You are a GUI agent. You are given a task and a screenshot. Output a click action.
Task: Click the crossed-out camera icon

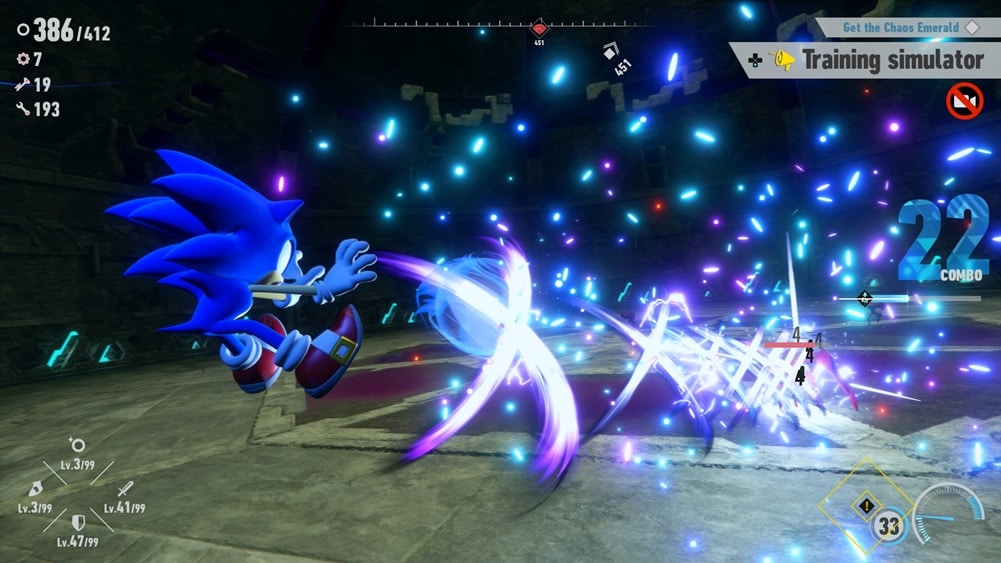point(964,101)
